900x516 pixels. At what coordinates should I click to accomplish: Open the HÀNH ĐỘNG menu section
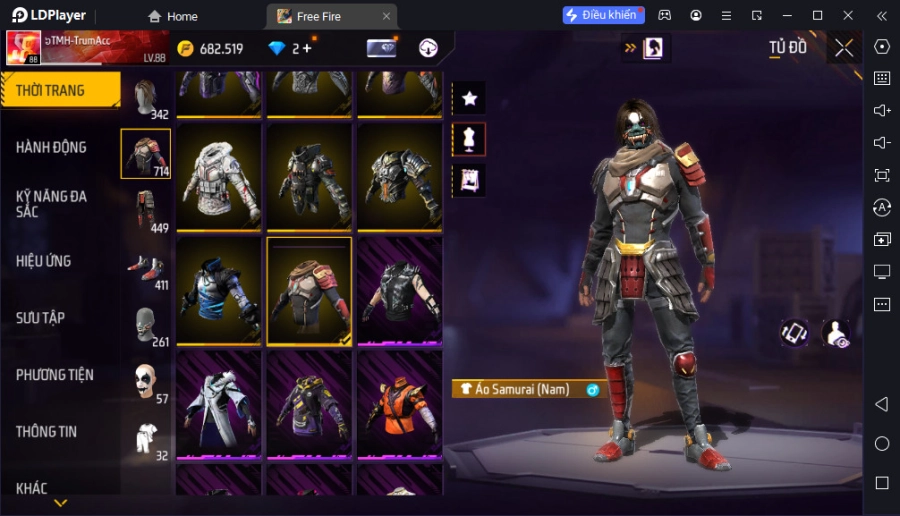click(x=51, y=147)
